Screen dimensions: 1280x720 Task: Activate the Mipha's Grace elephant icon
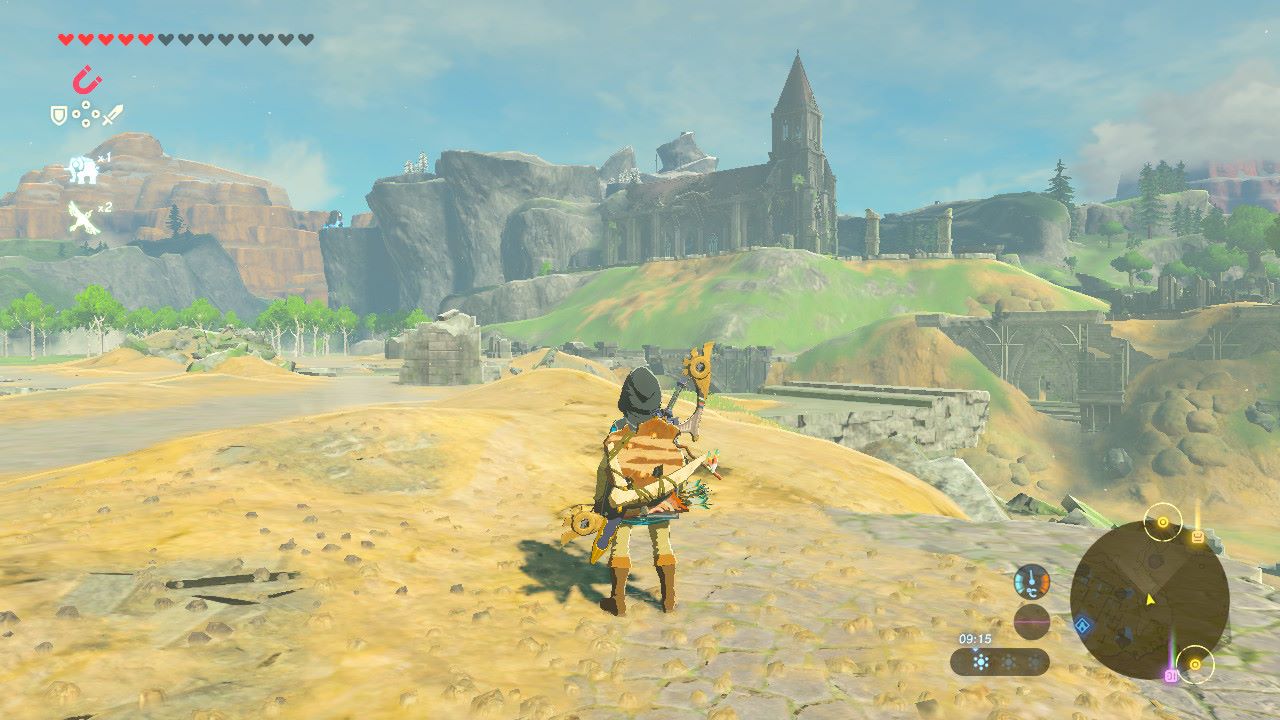click(82, 170)
